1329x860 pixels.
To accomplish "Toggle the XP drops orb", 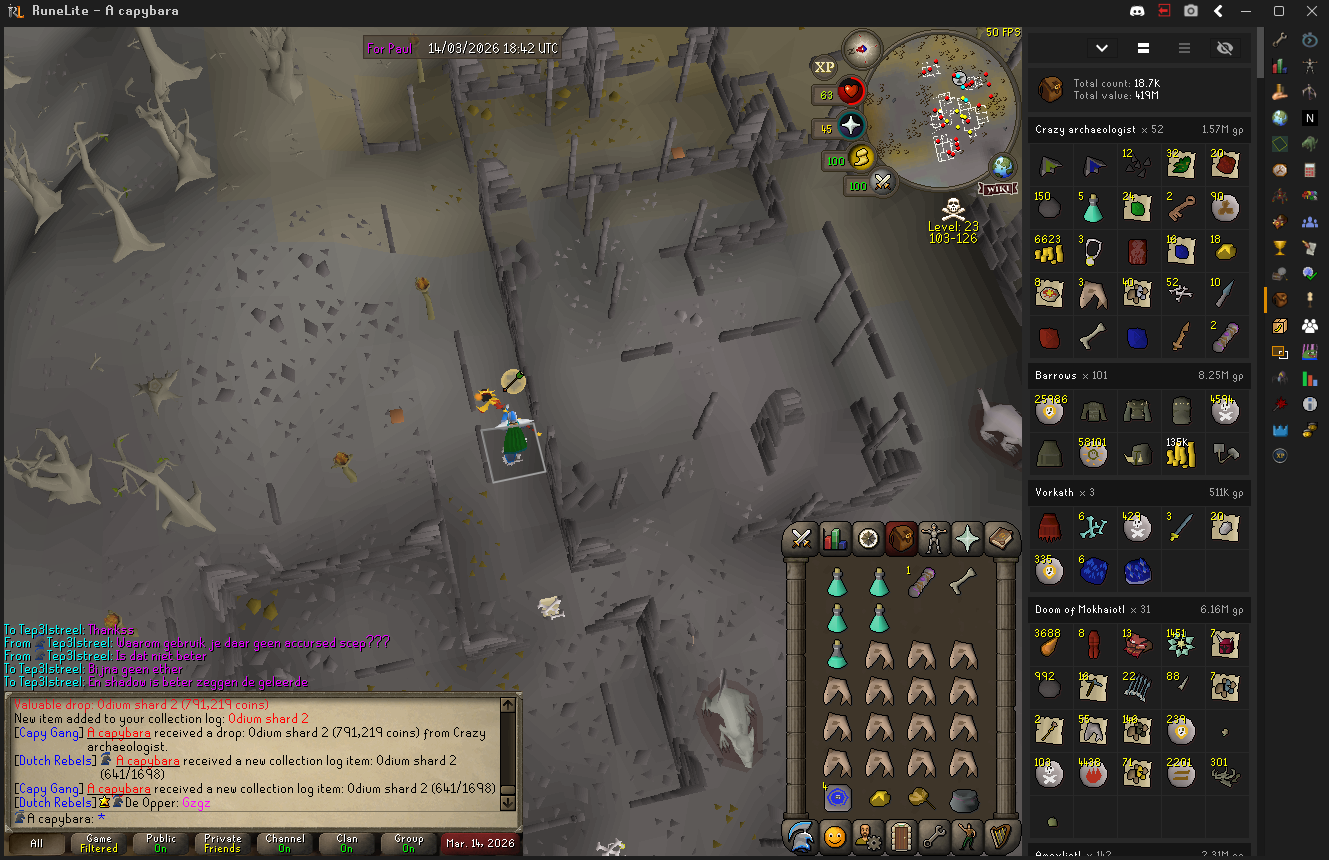I will 824,67.
